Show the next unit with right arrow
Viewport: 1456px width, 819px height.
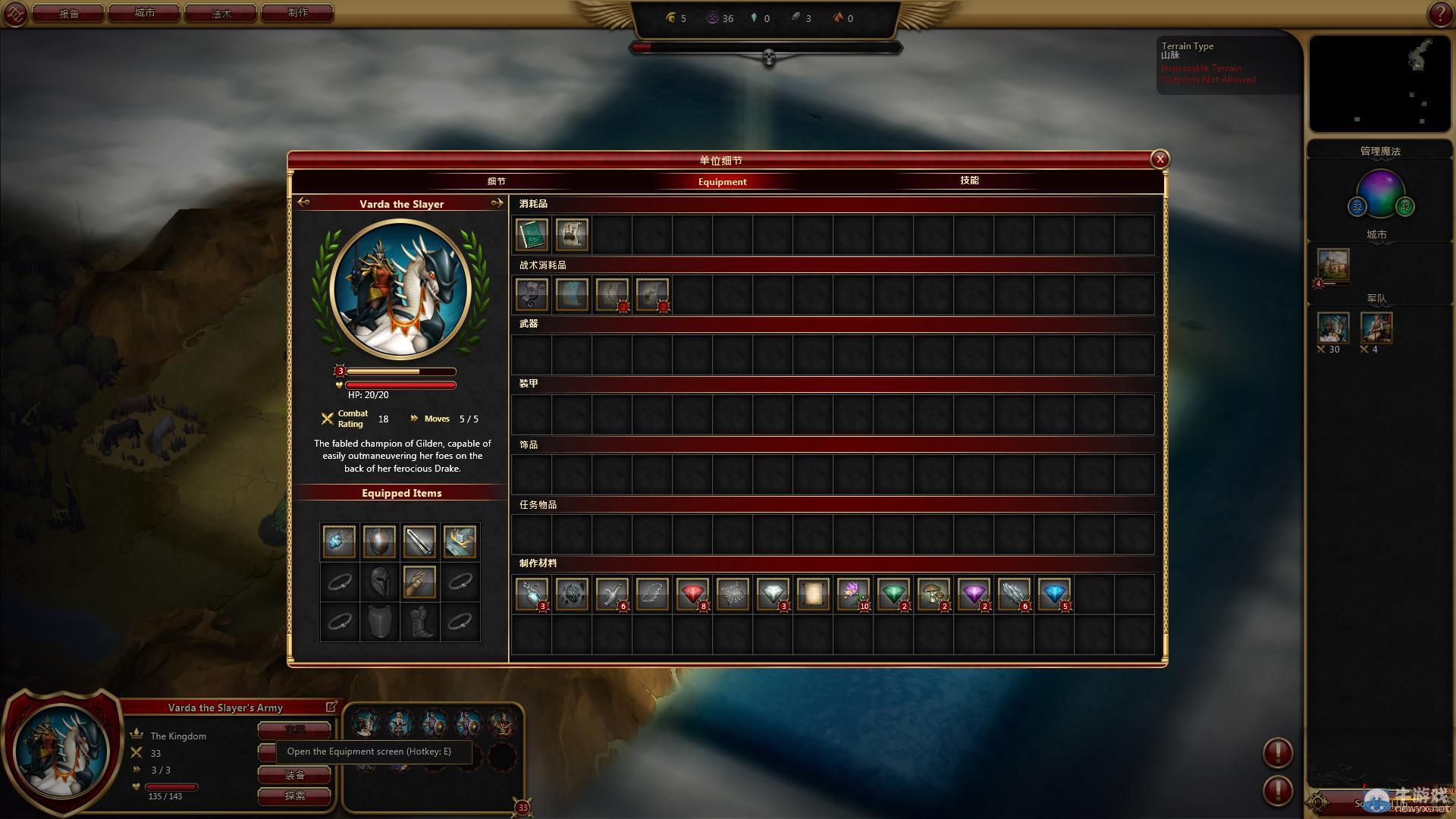pyautogui.click(x=497, y=203)
